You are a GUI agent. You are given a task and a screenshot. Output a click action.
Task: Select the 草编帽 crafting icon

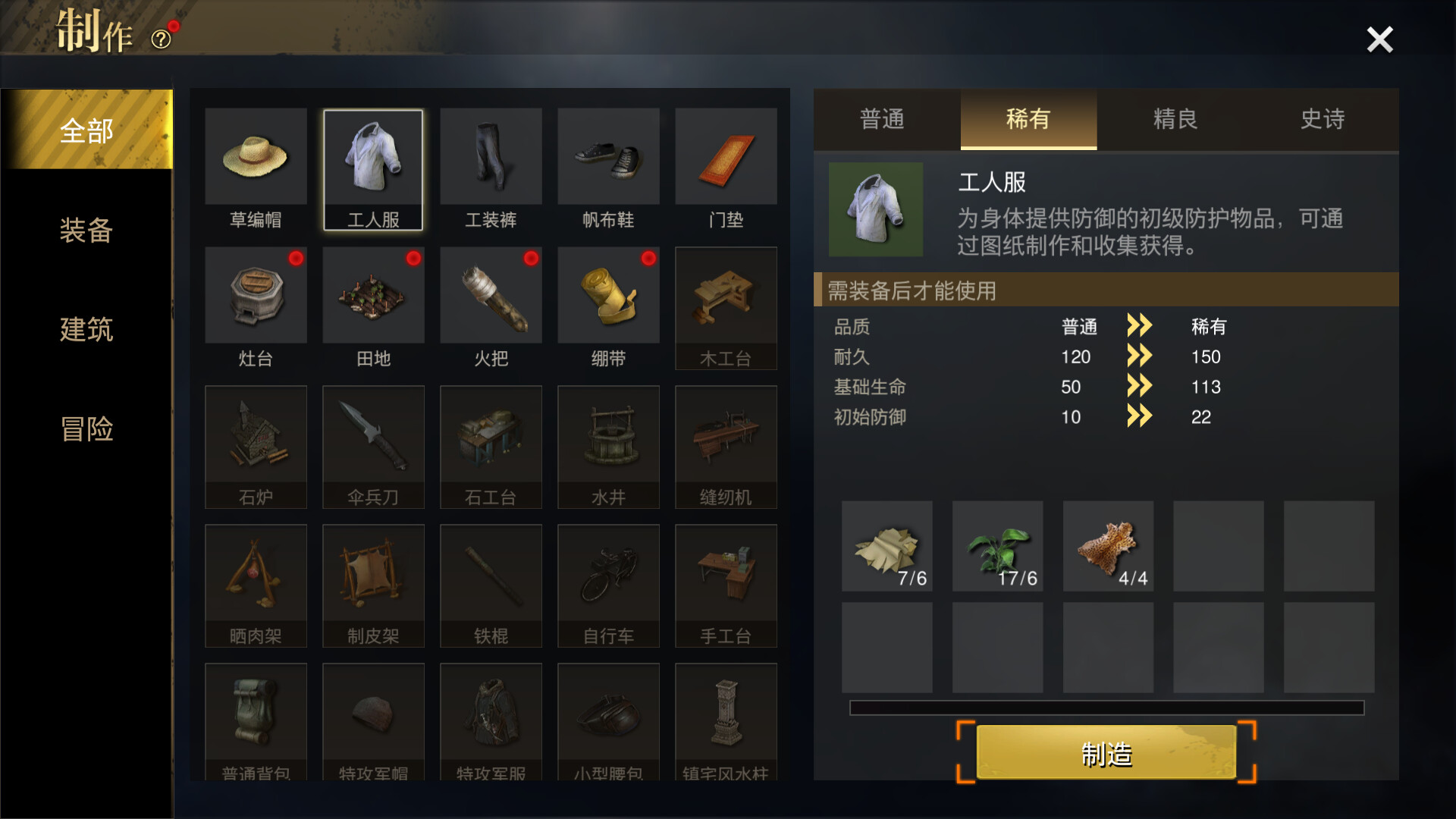(256, 157)
